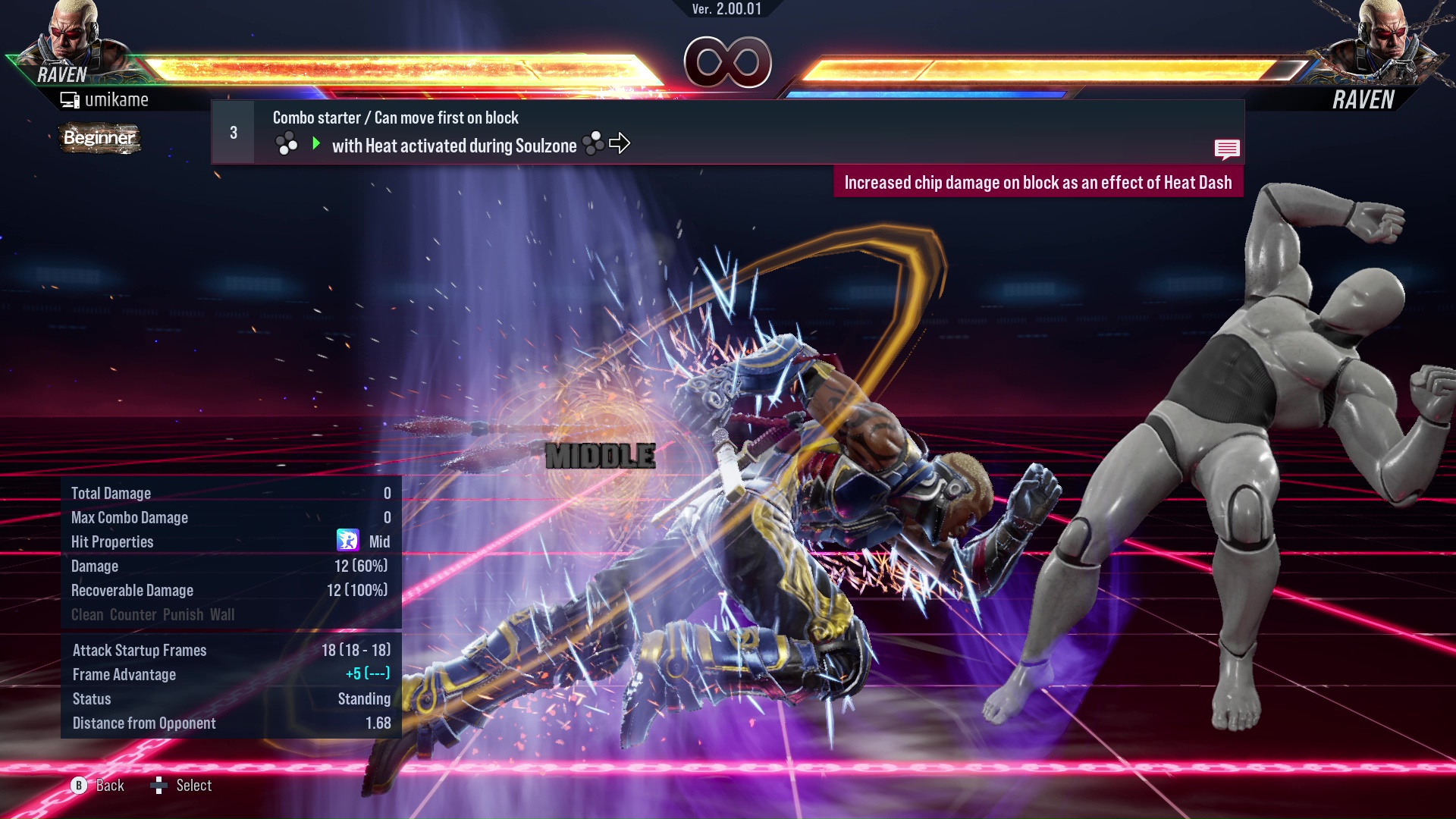Select the first button-input cluster icon
Screen dimensions: 1456x819
[287, 143]
